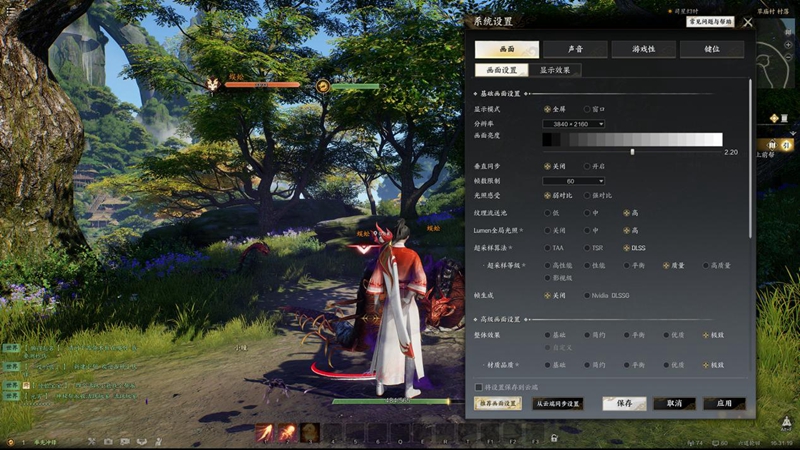This screenshot has width=800, height=450.
Task: Switch to the 声音 sound tab
Action: coord(575,49)
